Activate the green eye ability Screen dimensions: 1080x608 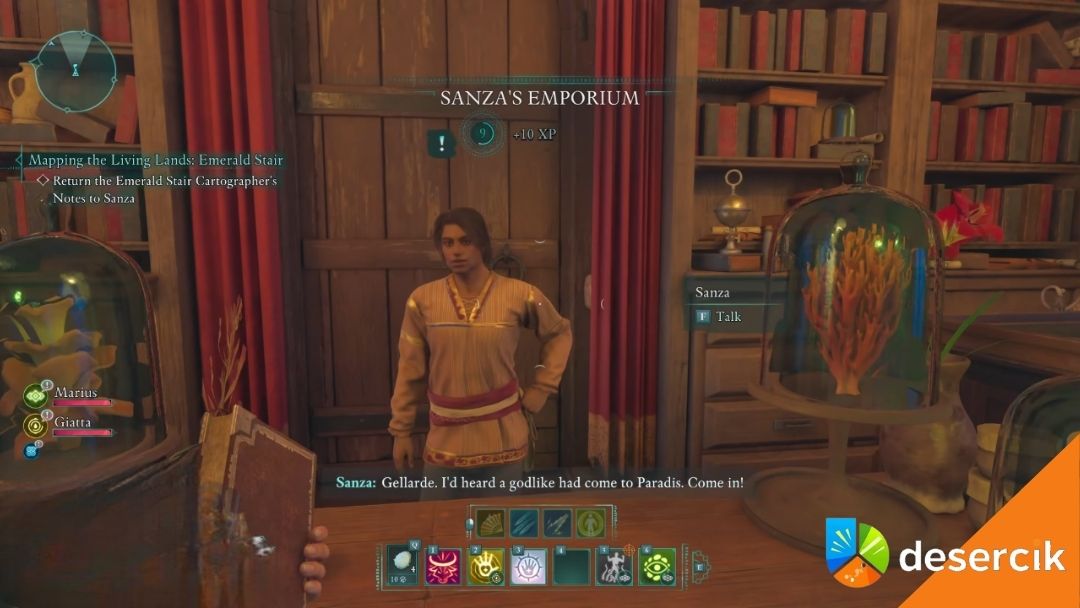pyautogui.click(x=657, y=567)
